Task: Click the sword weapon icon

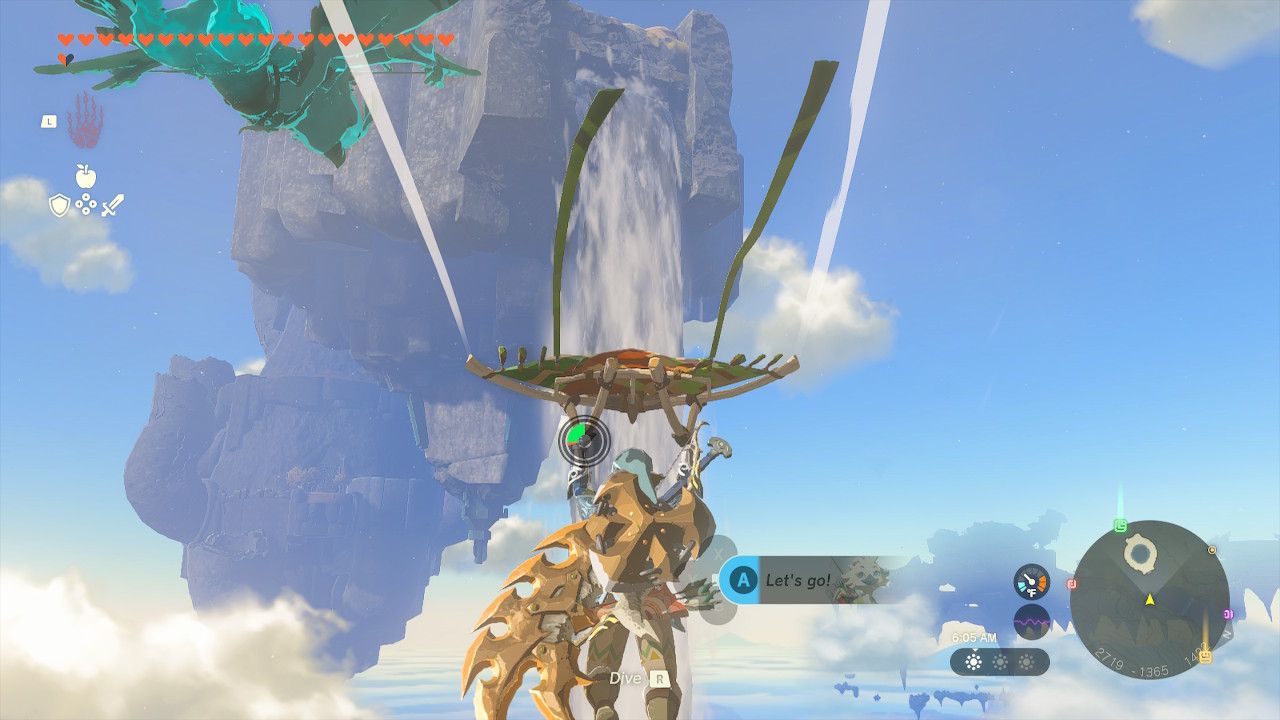Action: tap(113, 205)
